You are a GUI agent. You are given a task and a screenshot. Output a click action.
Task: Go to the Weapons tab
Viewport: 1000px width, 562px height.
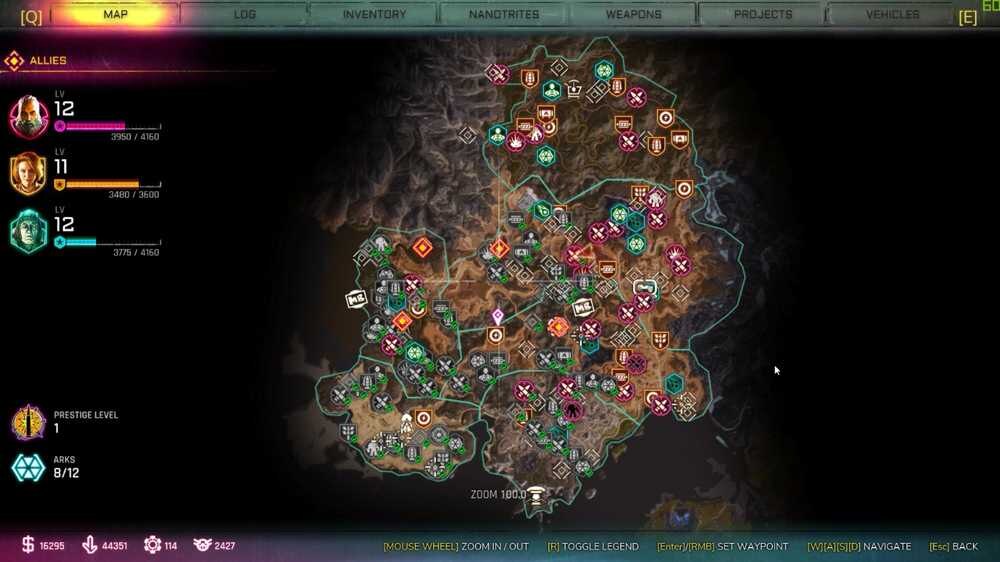click(633, 15)
